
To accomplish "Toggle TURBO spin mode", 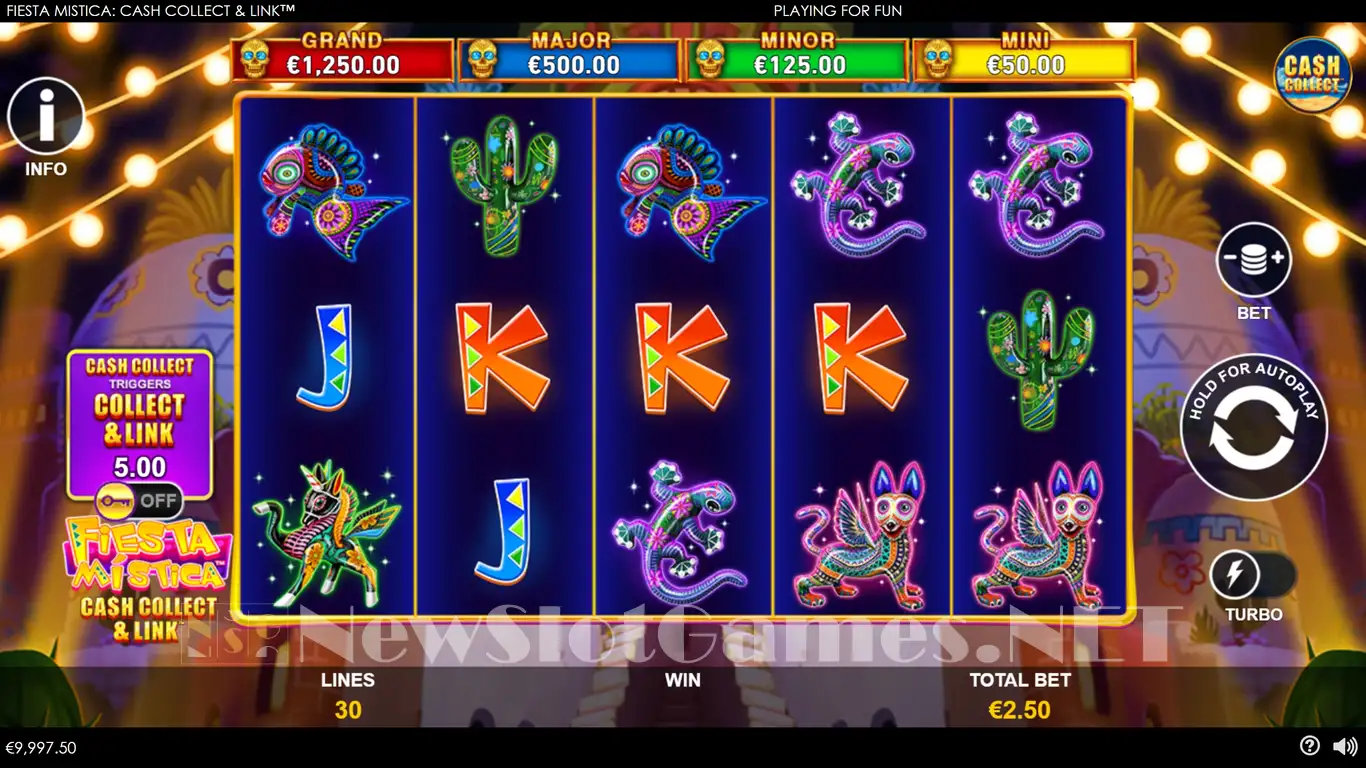I will point(1252,576).
